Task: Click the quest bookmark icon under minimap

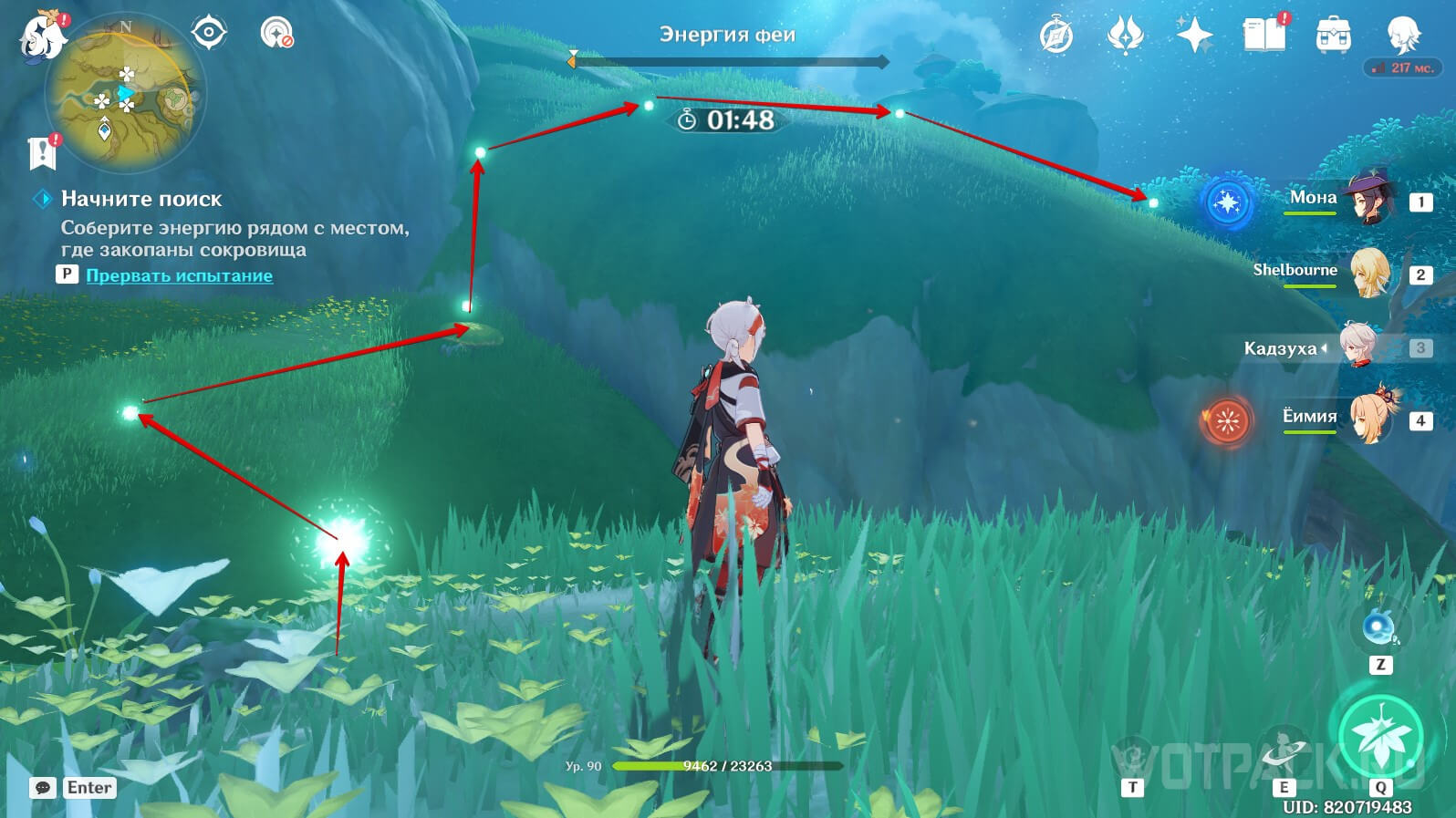Action: 42,153
